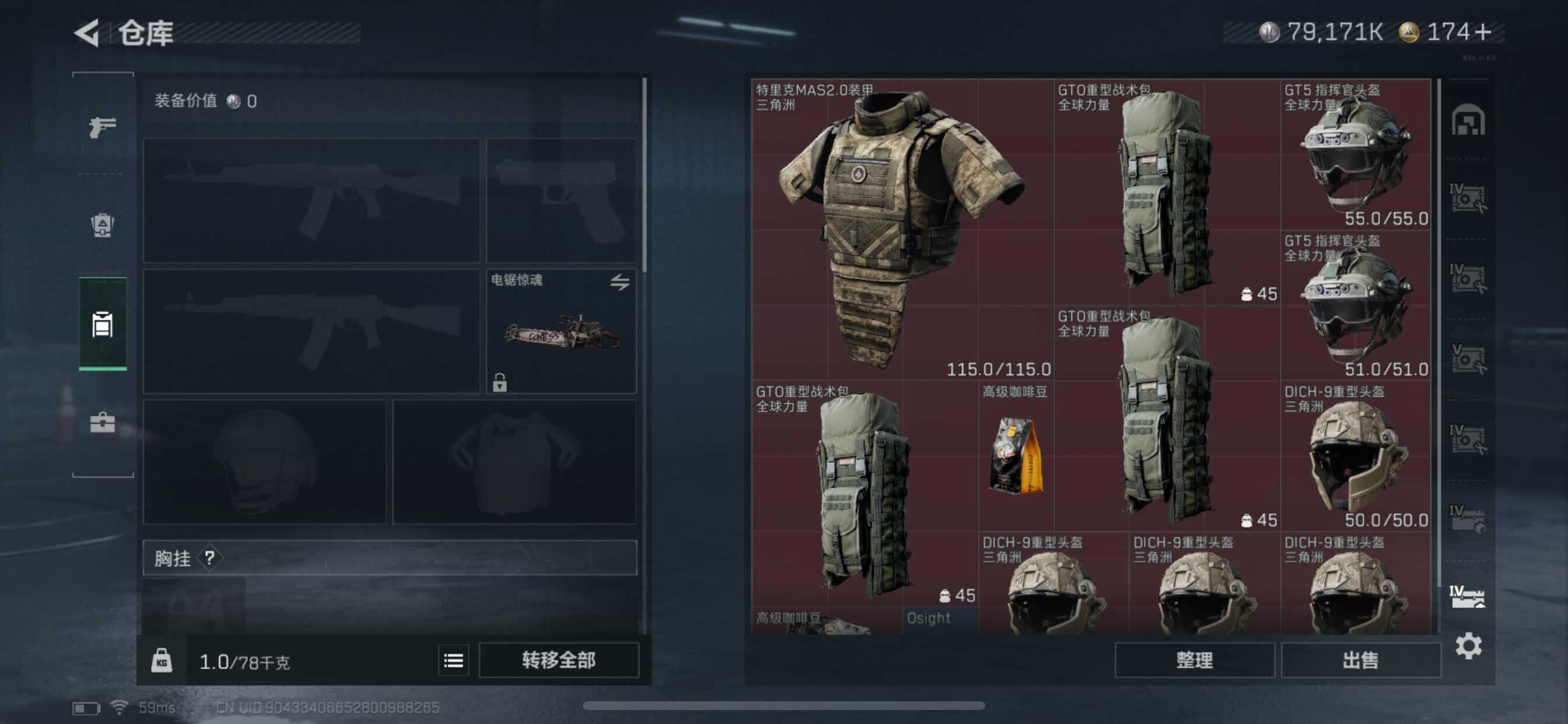This screenshot has width=1568, height=724.
Task: Show the 胸挂 help tooltip
Action: [x=209, y=557]
